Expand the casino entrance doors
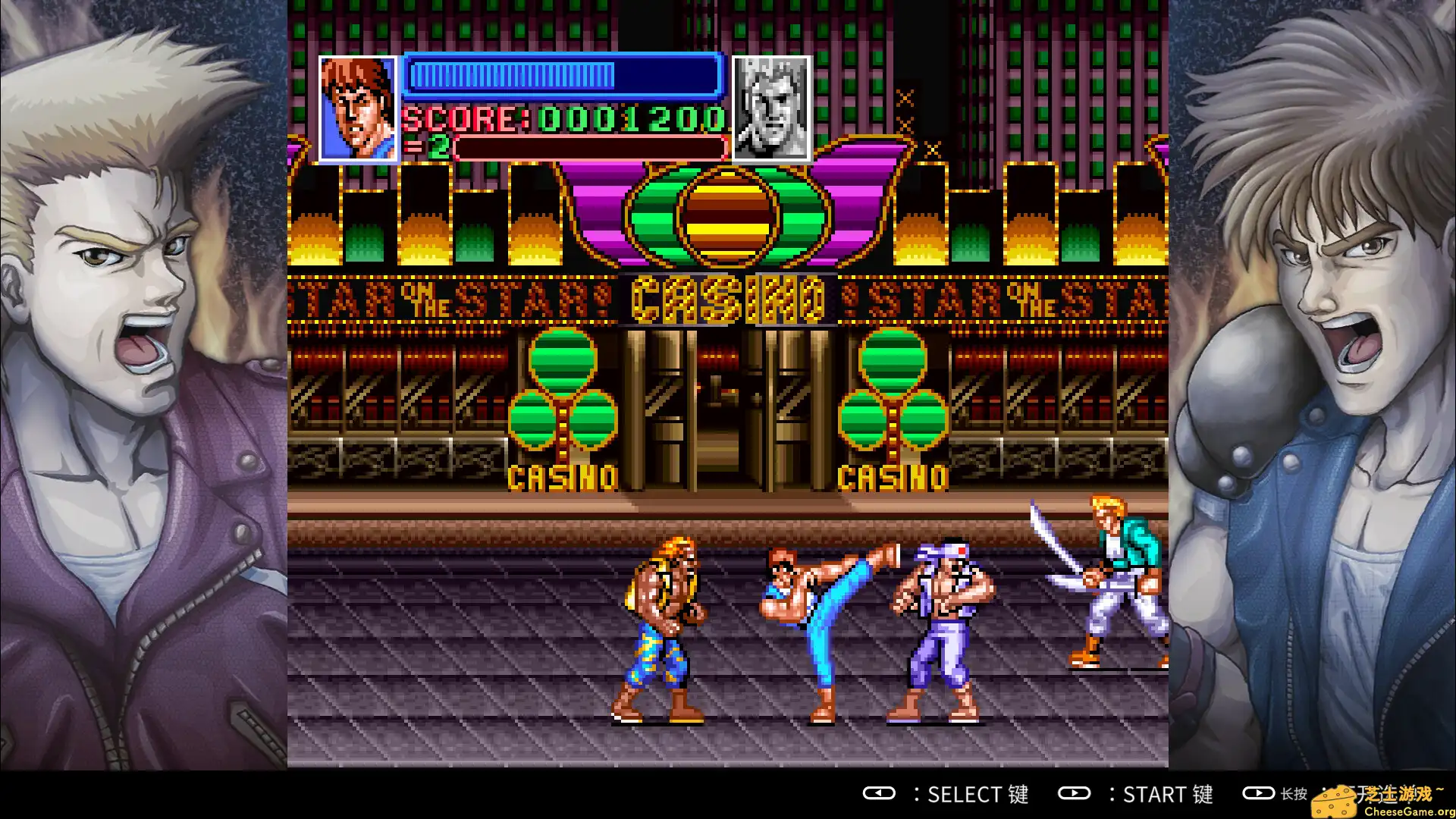The width and height of the screenshot is (1456, 819). (x=720, y=409)
